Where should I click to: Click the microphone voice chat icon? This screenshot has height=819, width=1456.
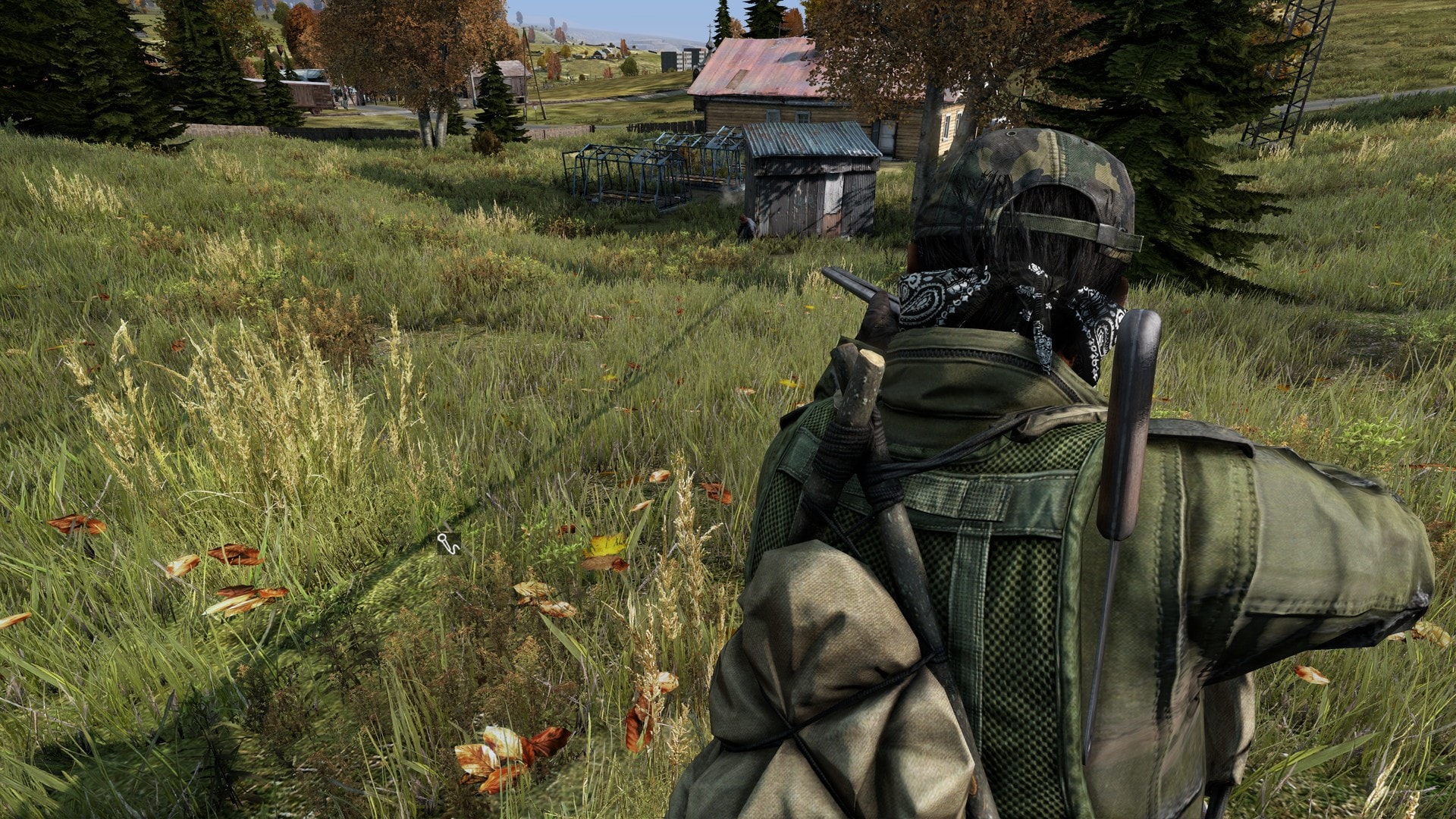tap(448, 543)
